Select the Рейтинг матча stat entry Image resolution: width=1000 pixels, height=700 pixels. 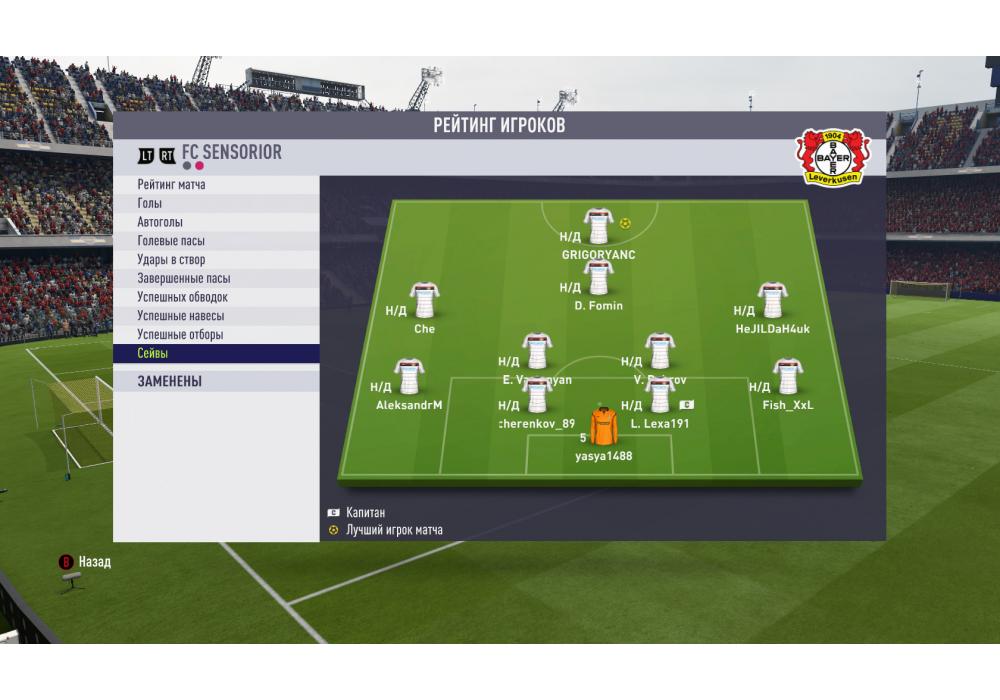pos(216,185)
